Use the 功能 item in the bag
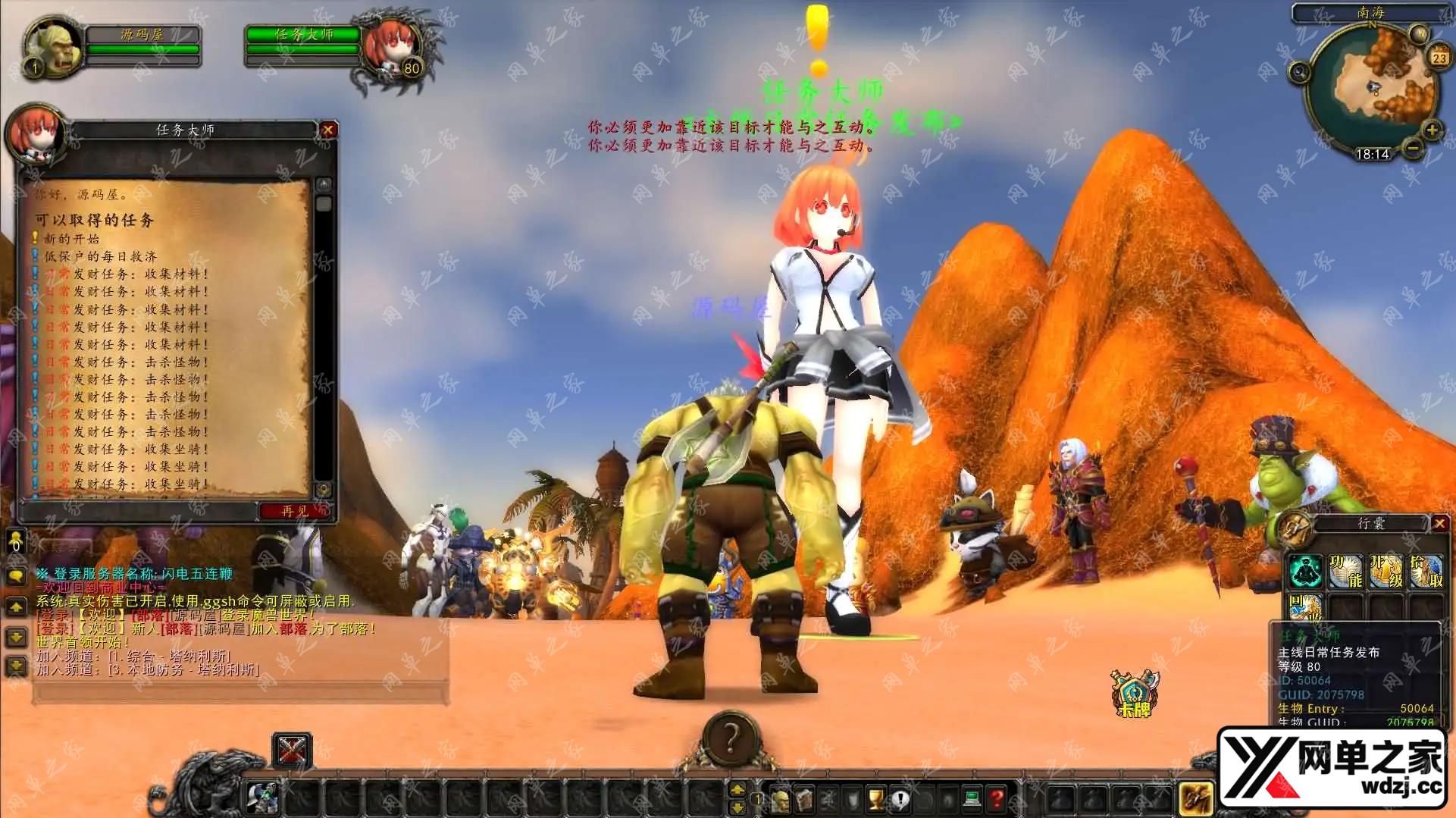Viewport: 1456px width, 818px height. click(1346, 572)
